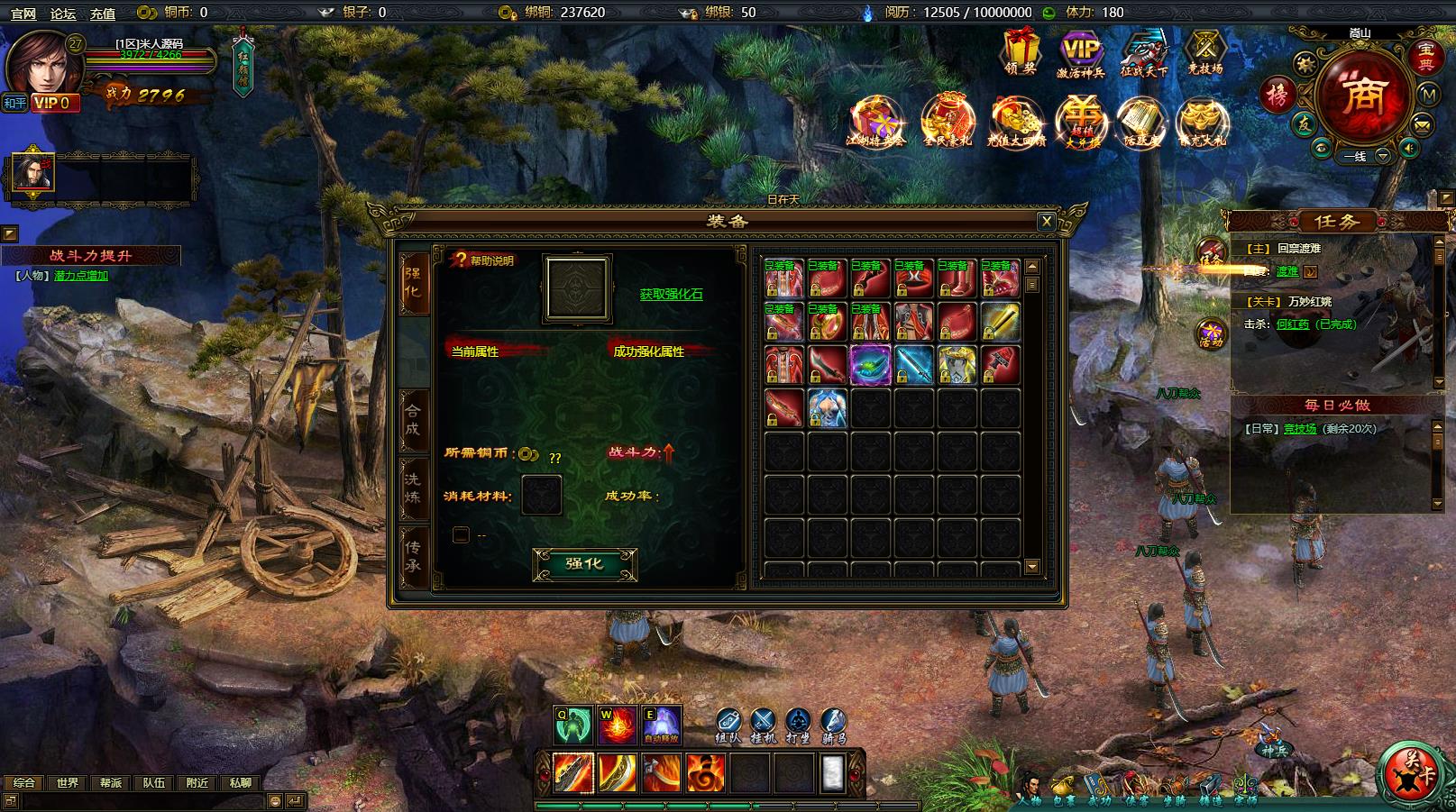1456x812 pixels.
Task: Click the 潜力点增加 link
Action: [81, 276]
